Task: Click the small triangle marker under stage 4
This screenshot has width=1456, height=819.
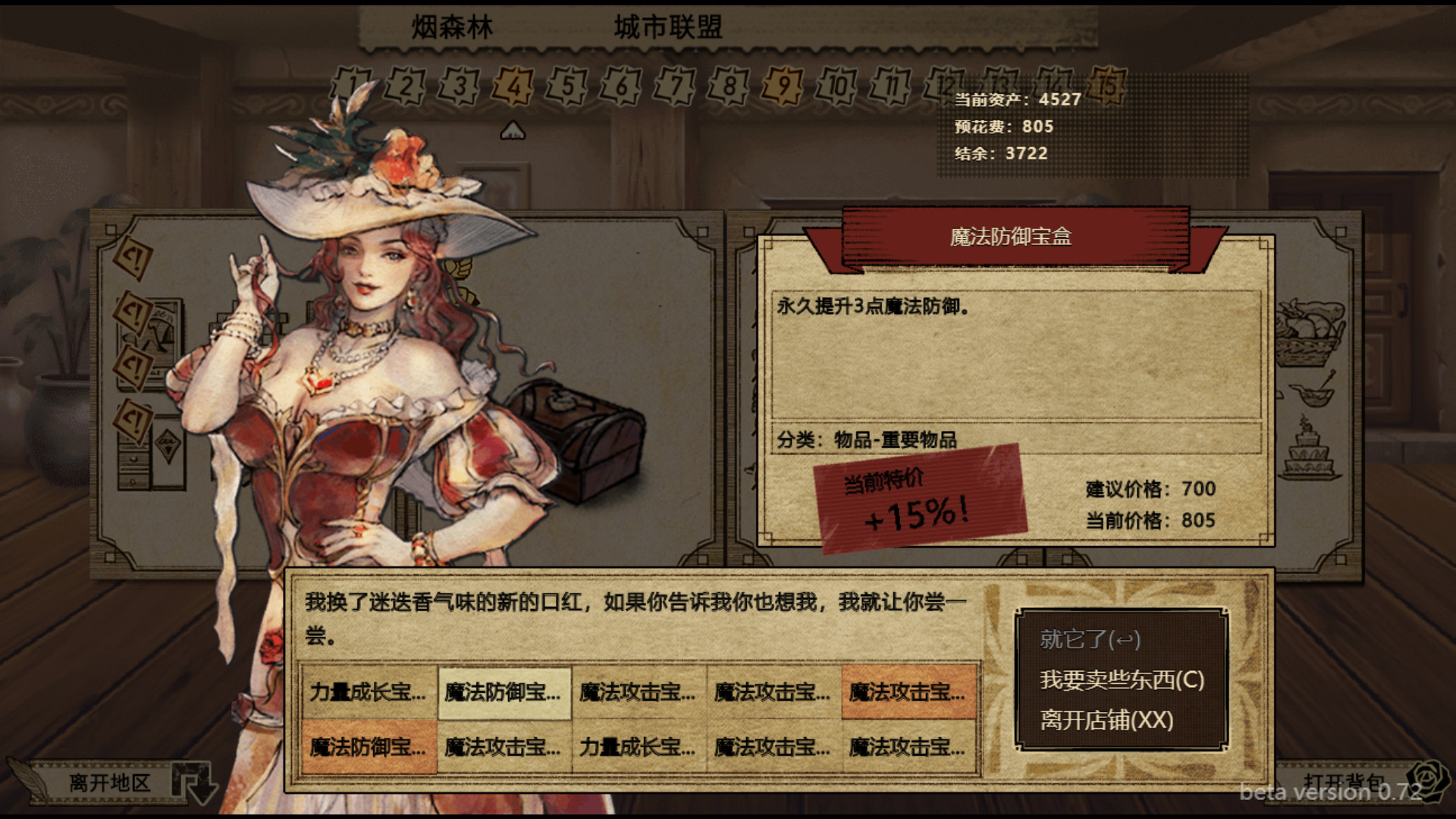Action: click(513, 130)
